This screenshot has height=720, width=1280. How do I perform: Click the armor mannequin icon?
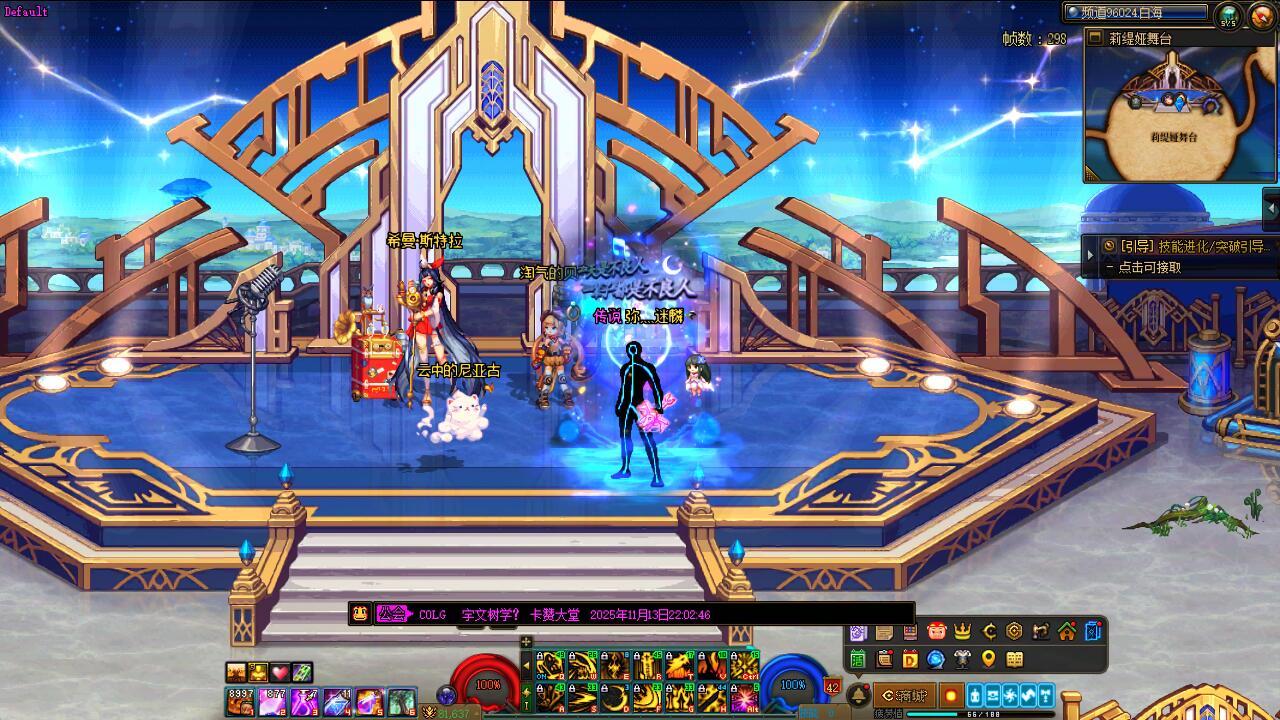click(962, 659)
